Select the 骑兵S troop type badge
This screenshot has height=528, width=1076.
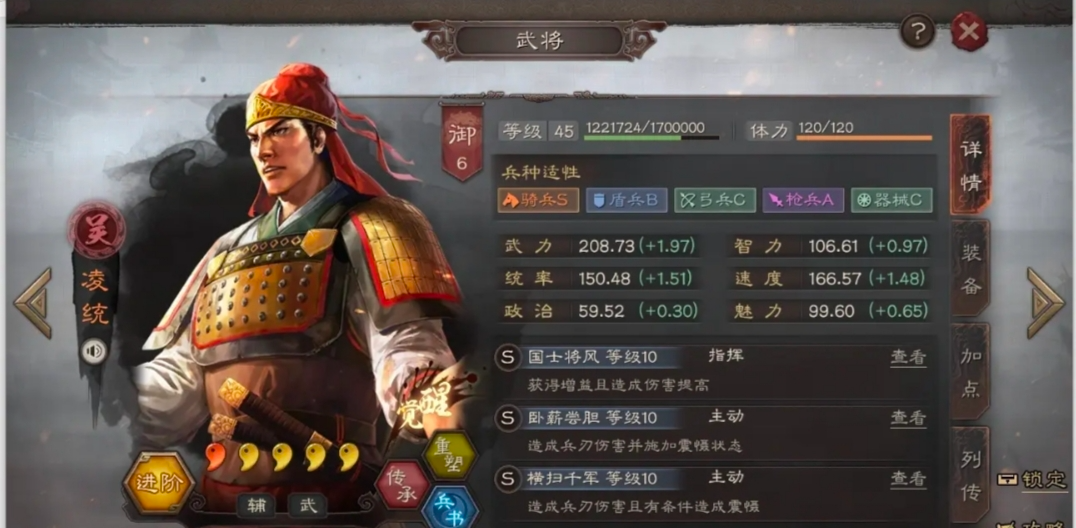[538, 200]
